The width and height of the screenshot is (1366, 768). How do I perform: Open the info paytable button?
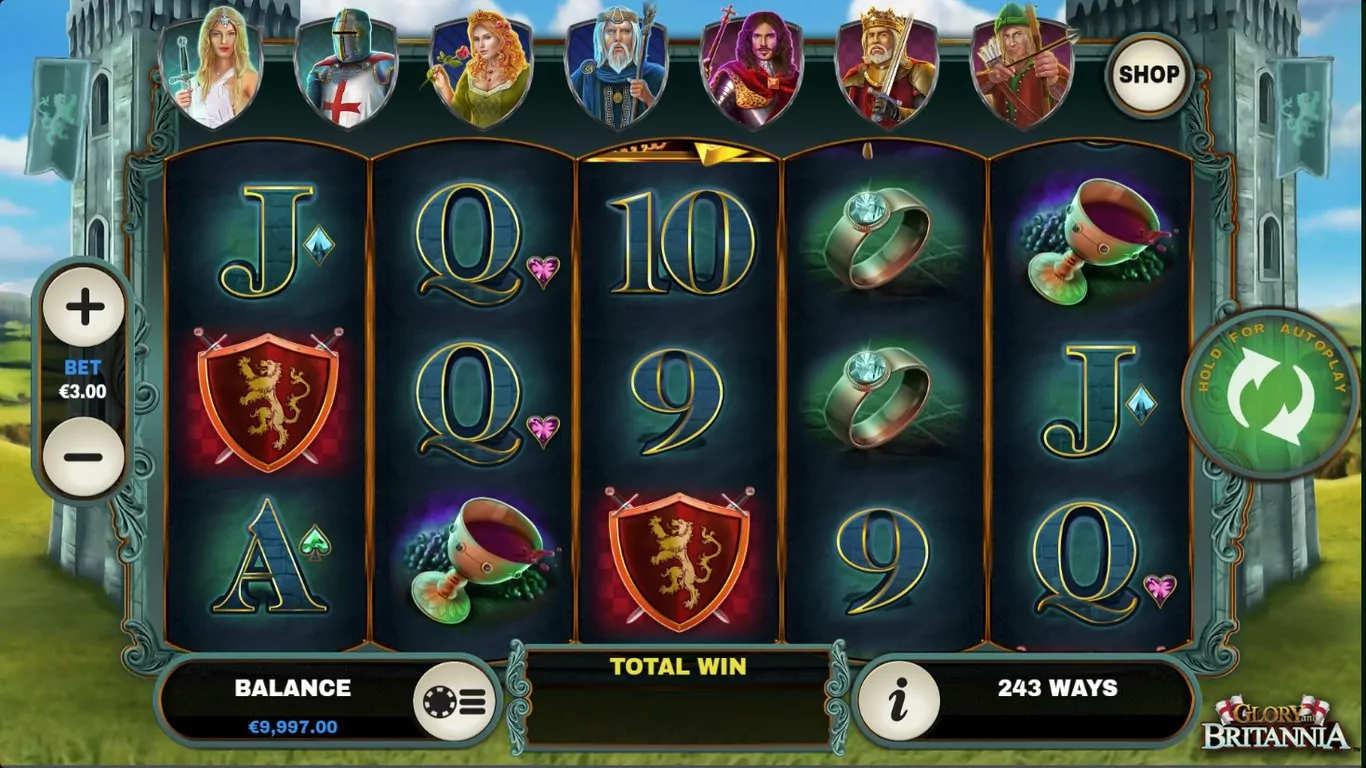pyautogui.click(x=898, y=700)
